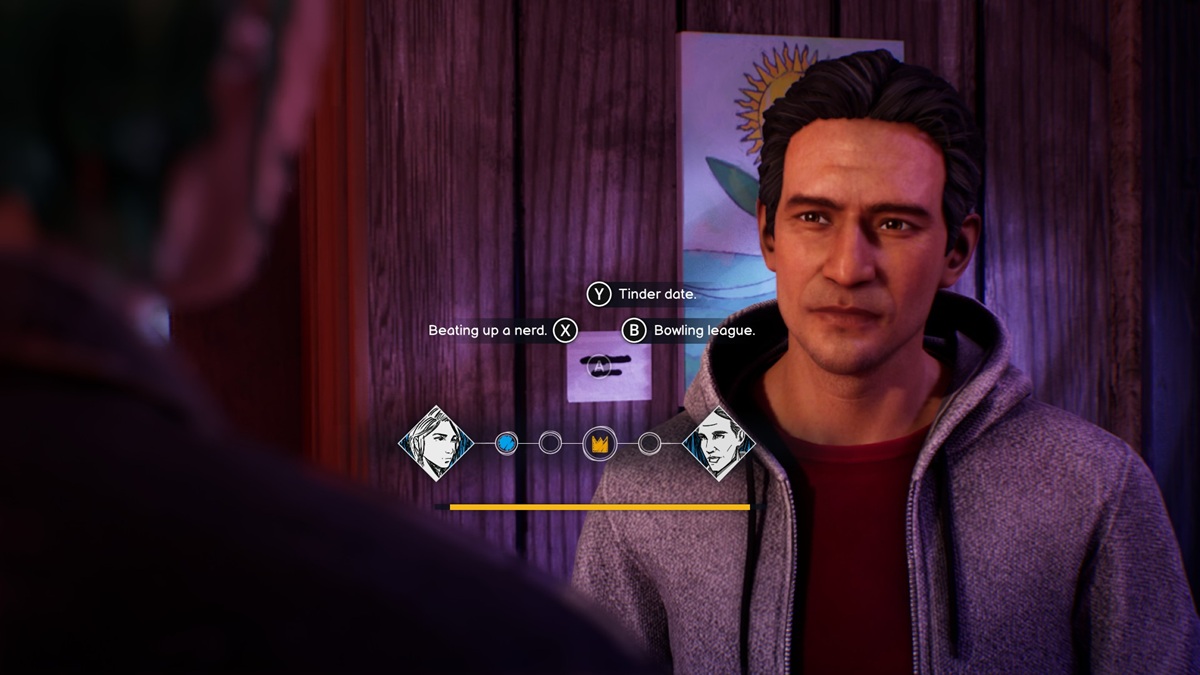The width and height of the screenshot is (1200, 675).
Task: Choose the "Tinder date." reply
Action: (x=642, y=294)
